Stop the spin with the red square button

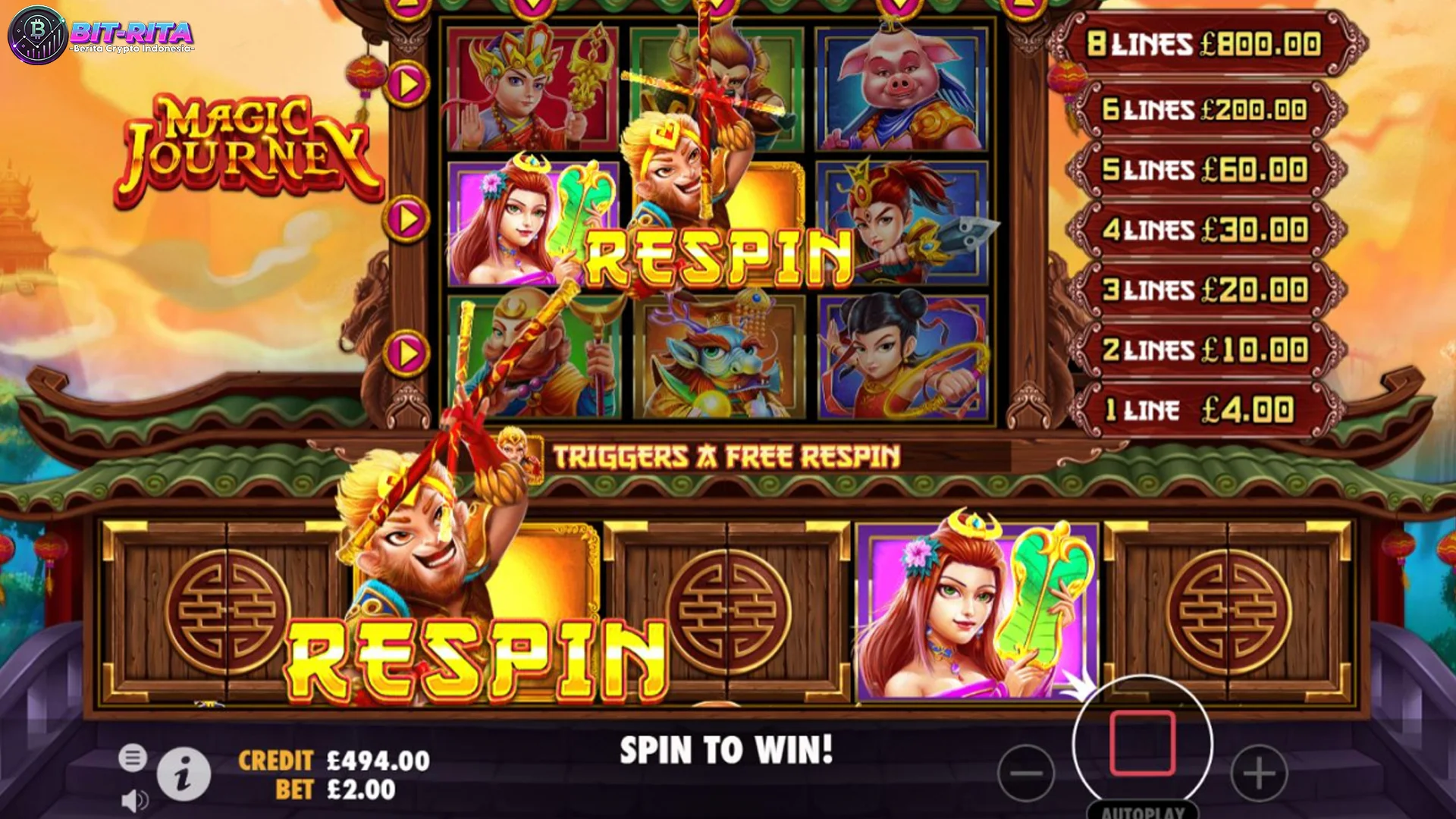(1143, 744)
